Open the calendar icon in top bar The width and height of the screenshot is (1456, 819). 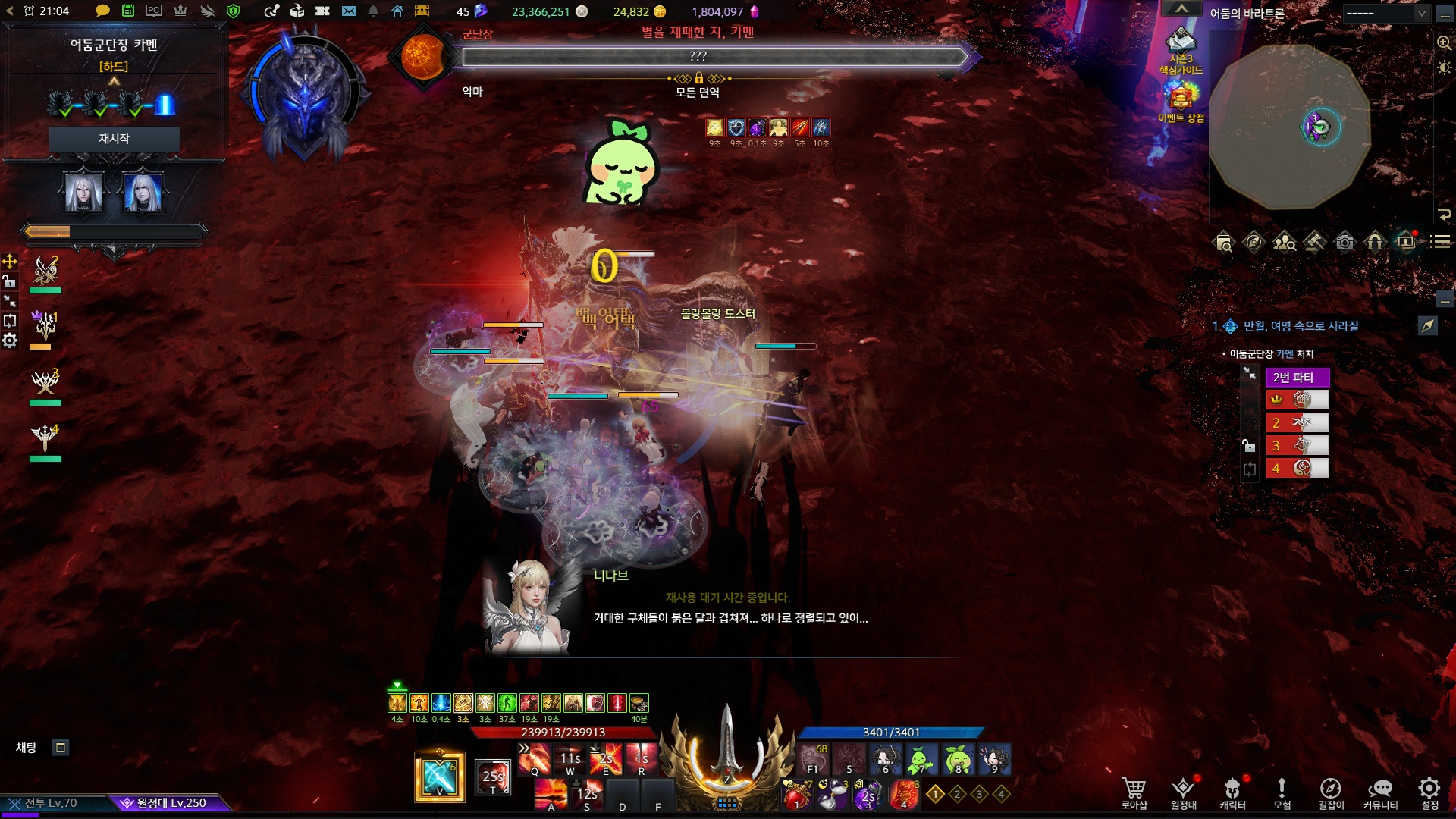coord(128,11)
